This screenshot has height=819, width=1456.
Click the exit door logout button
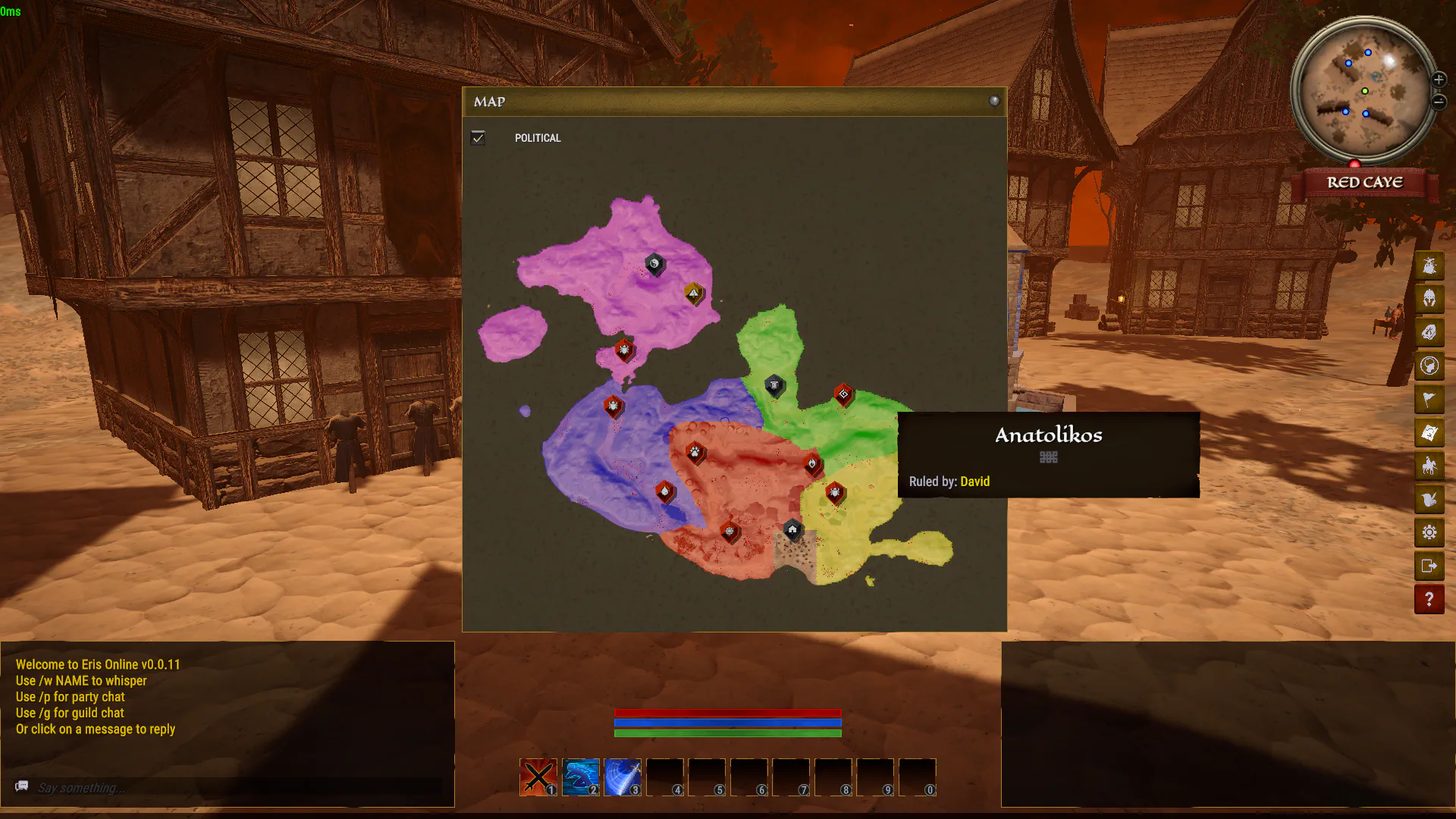point(1429,566)
